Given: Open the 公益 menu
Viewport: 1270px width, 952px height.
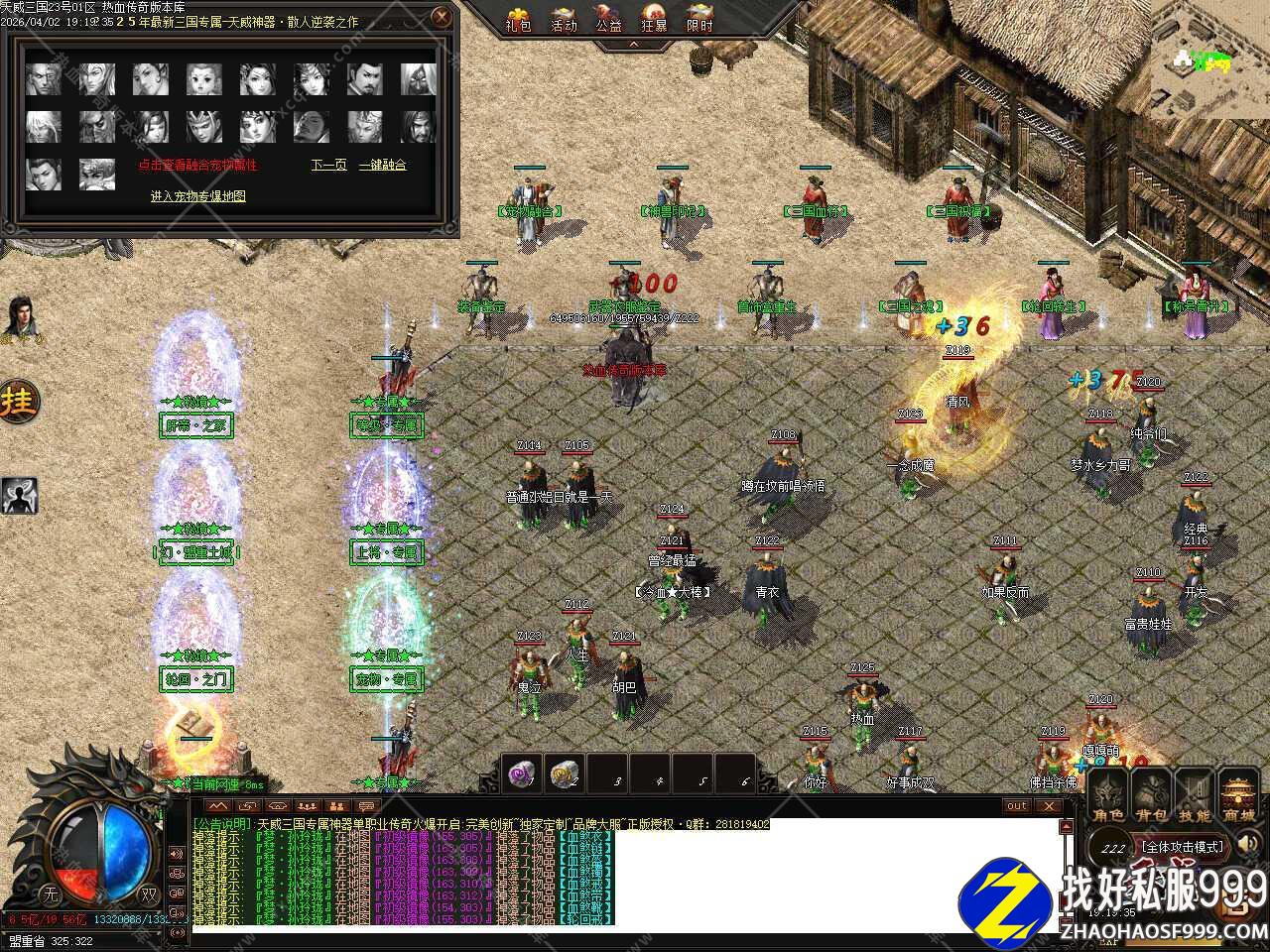Looking at the screenshot, I should tap(608, 19).
